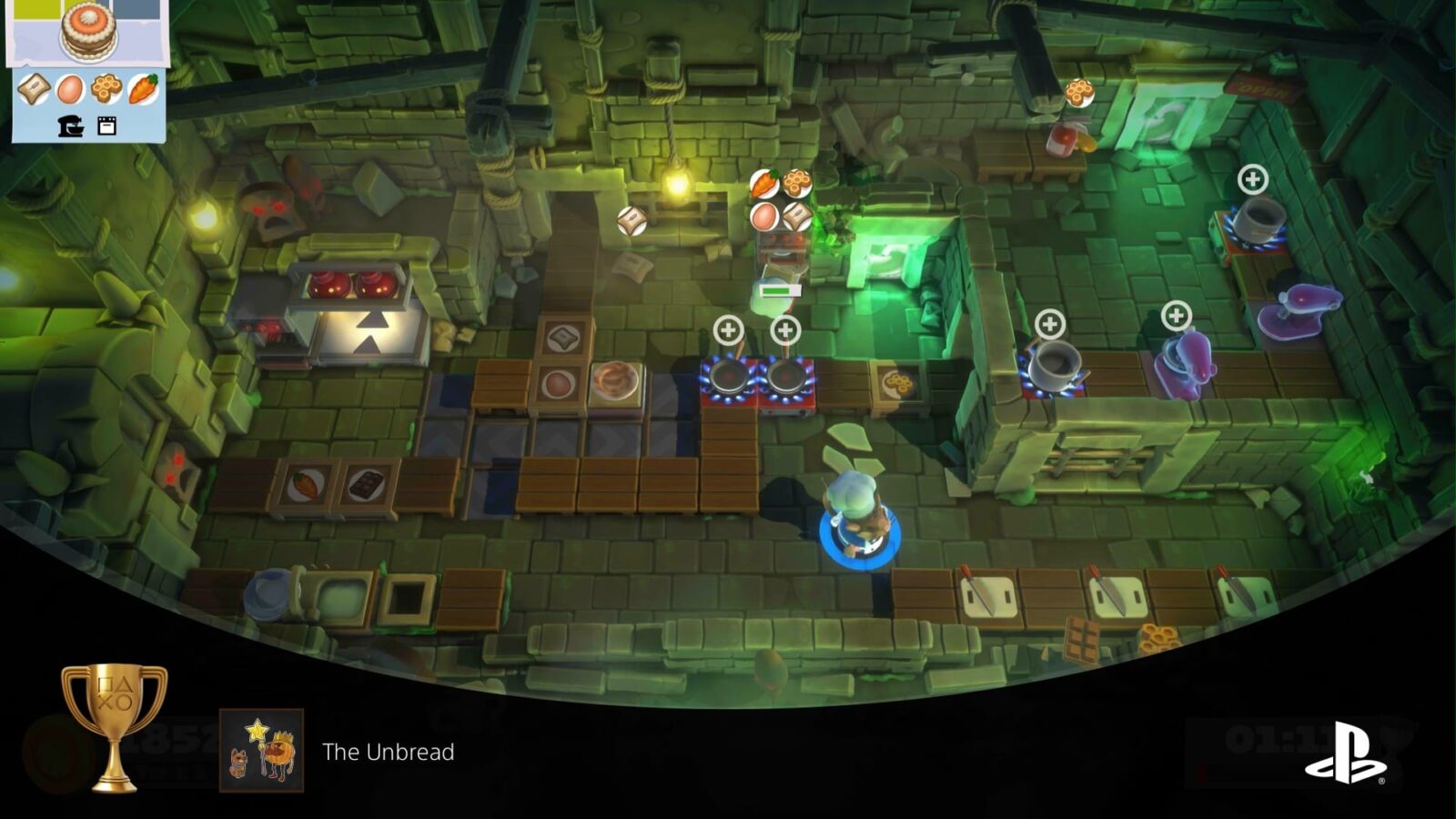Select the honeycomb ingredient icon in the recipe

(106, 89)
